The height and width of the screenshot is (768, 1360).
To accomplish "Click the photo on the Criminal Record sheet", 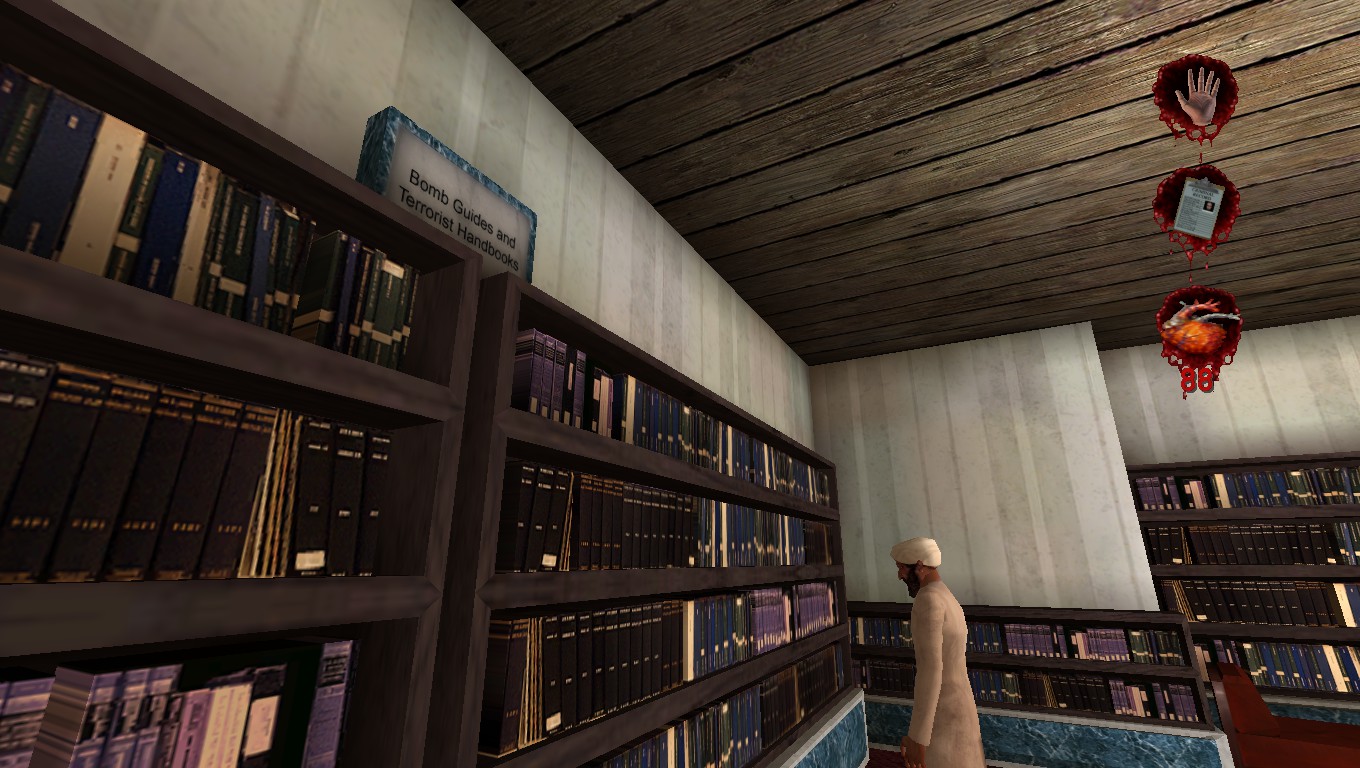I will pyautogui.click(x=1208, y=208).
